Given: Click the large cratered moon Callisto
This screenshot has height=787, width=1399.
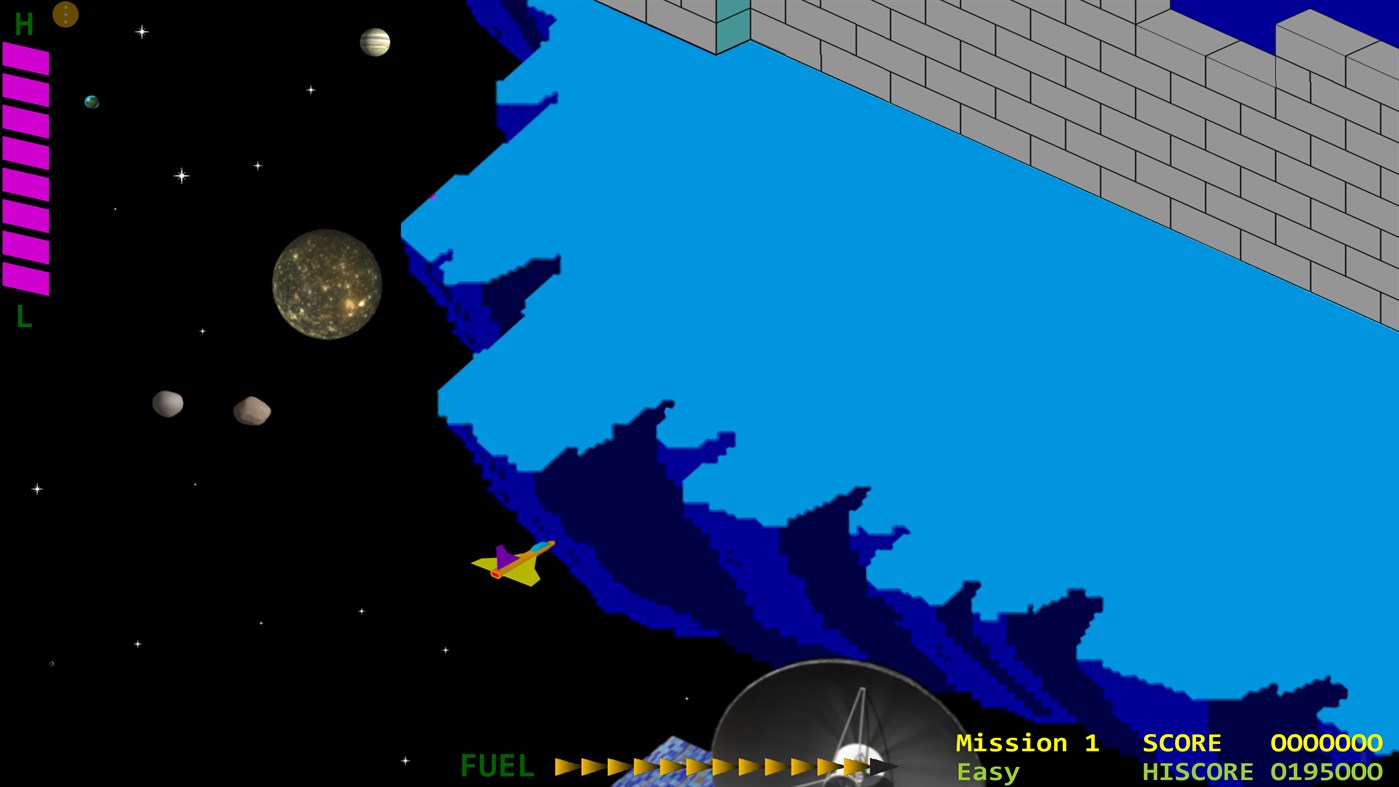Looking at the screenshot, I should tap(325, 284).
